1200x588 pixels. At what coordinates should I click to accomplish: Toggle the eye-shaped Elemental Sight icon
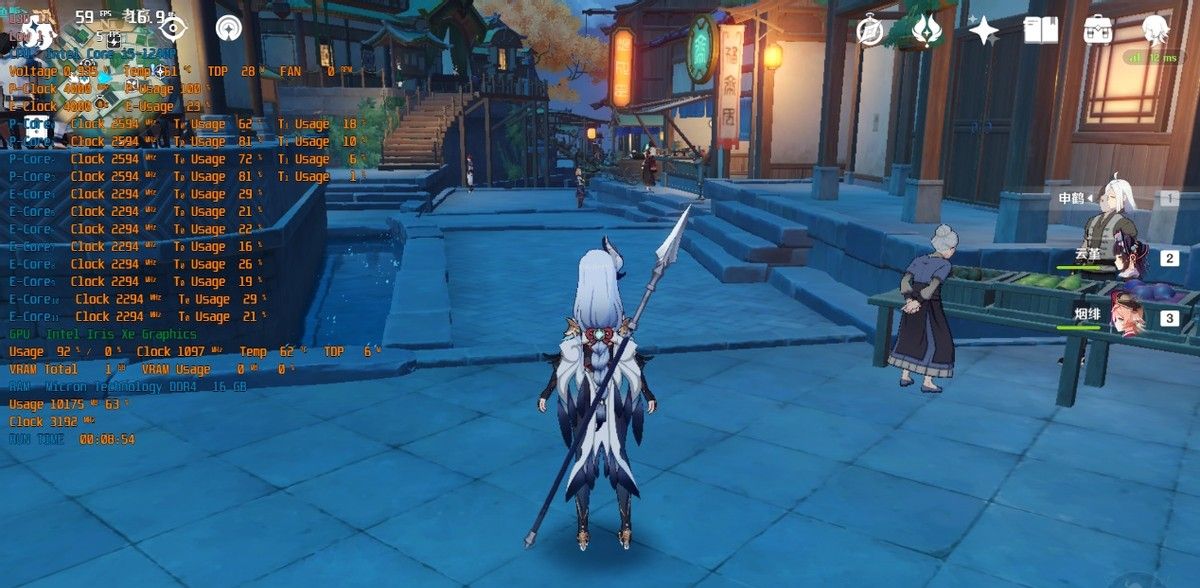[173, 28]
